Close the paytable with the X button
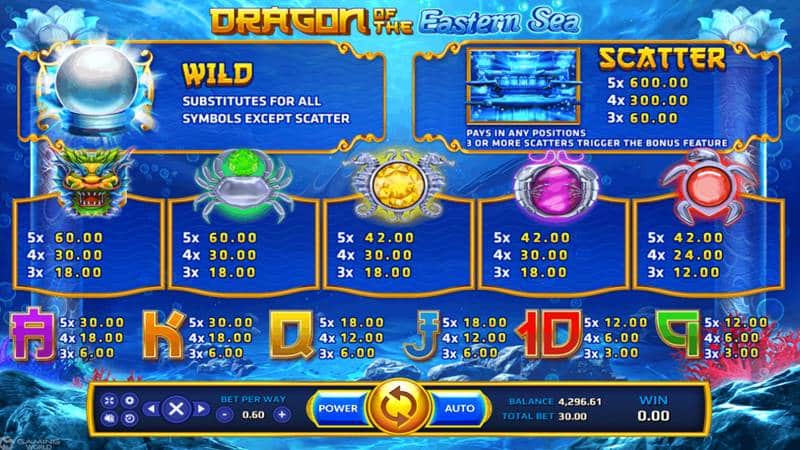Screen dimensions: 800x450 pyautogui.click(x=176, y=408)
